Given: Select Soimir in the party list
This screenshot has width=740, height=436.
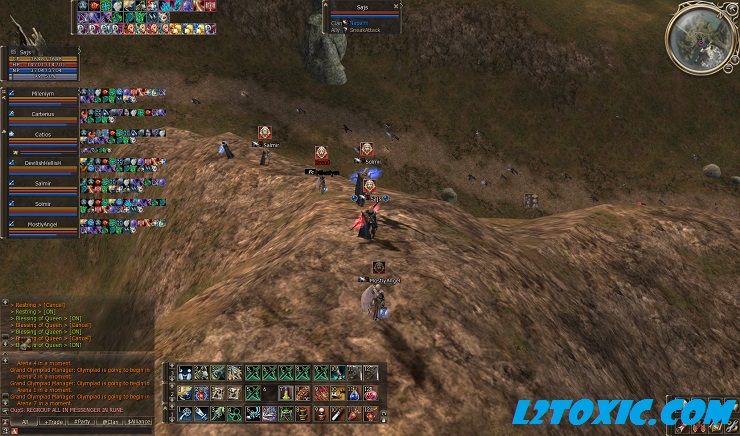Looking at the screenshot, I should [43, 205].
